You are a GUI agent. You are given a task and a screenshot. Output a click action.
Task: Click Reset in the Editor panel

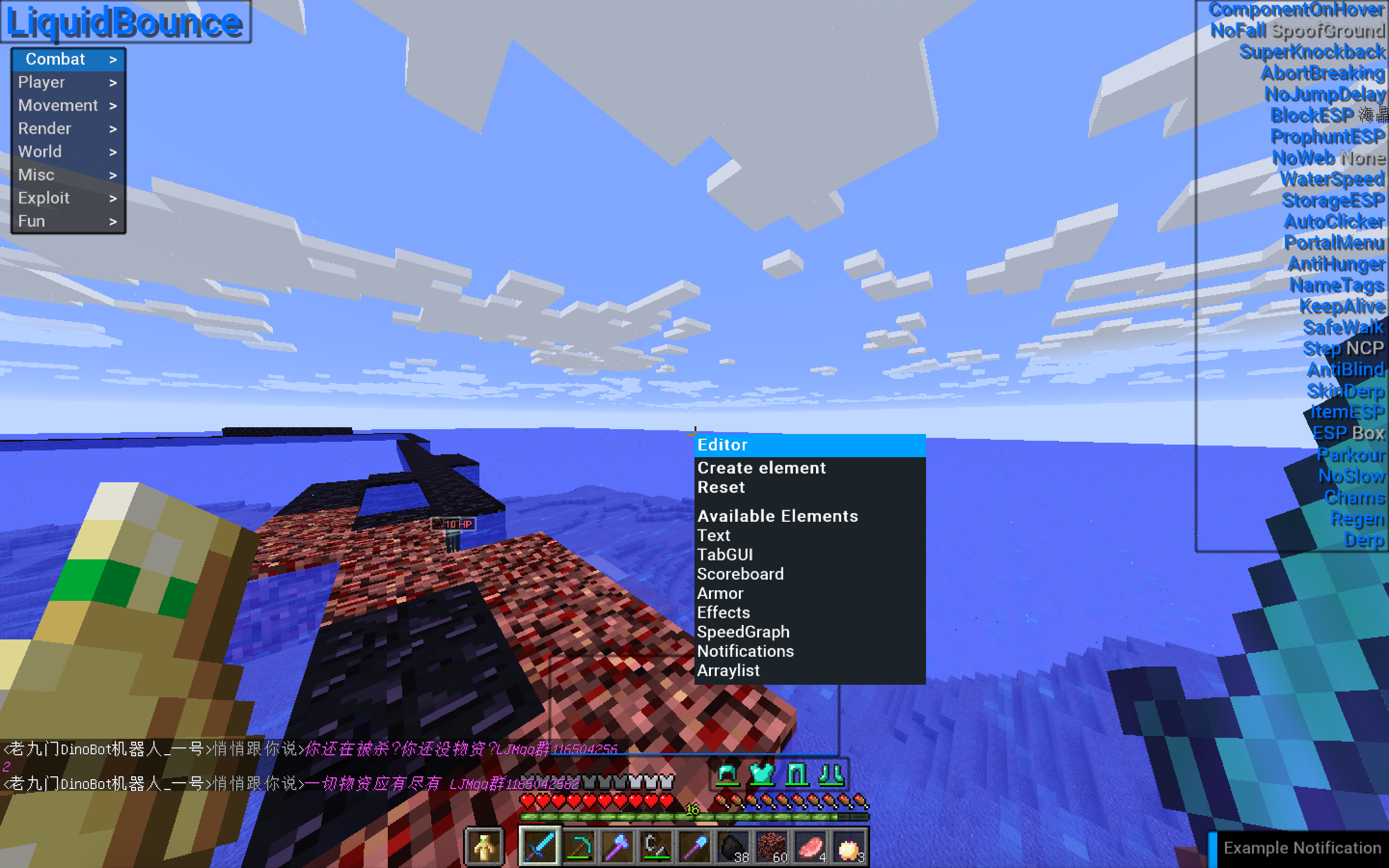[722, 487]
